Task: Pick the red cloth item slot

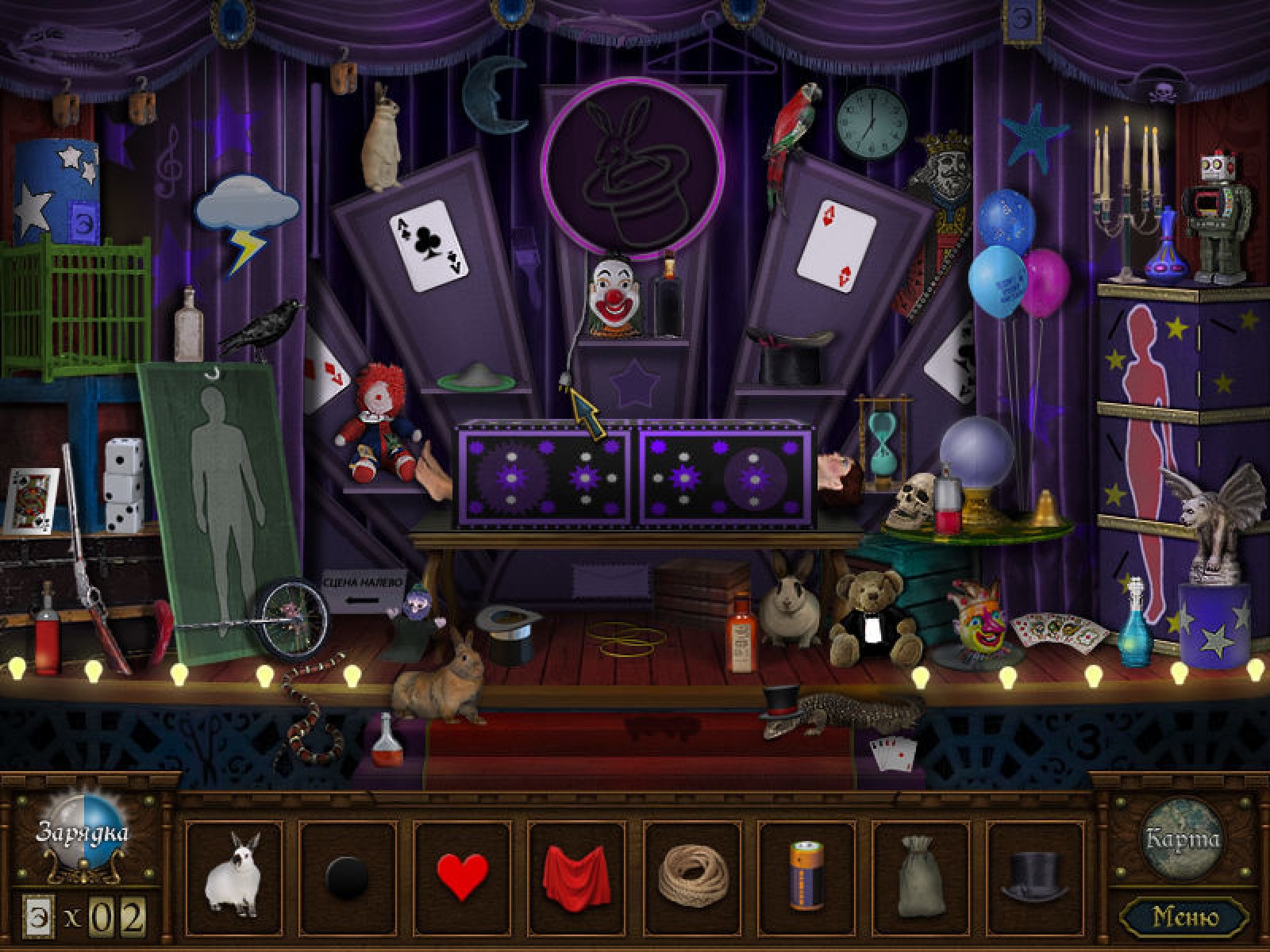Action: 576,876
